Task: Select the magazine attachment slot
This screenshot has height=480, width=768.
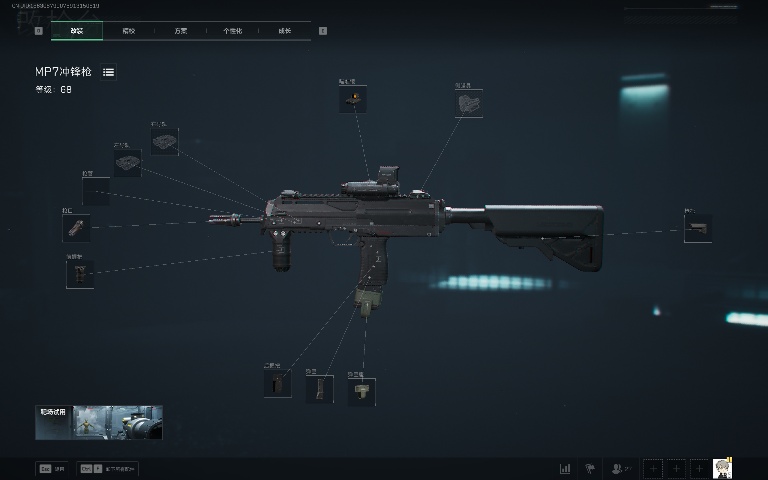Action: tap(319, 388)
